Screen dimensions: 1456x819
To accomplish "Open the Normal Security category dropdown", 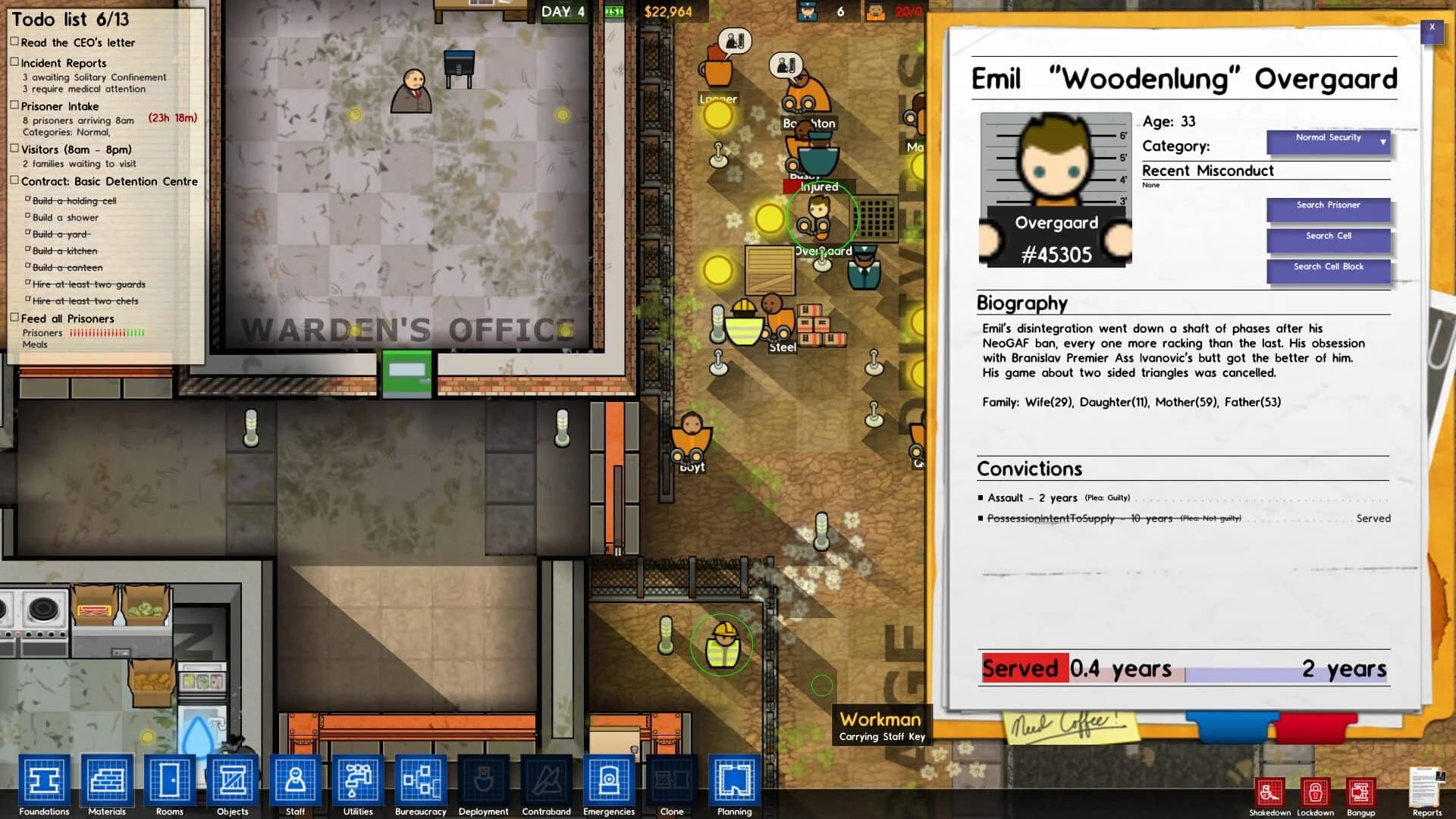I will 1327,141.
